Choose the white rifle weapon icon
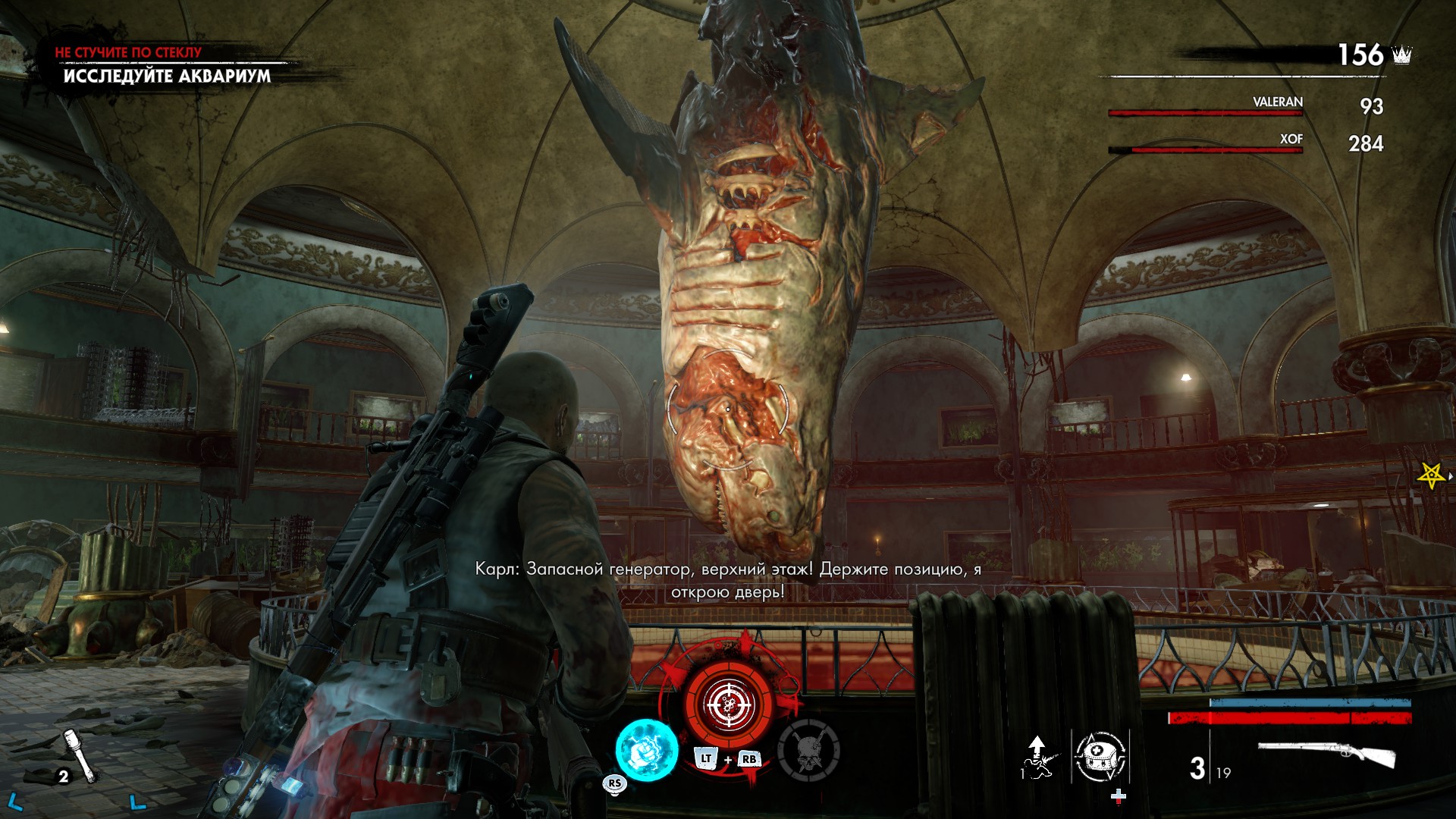The width and height of the screenshot is (1456, 819). coord(1326,756)
